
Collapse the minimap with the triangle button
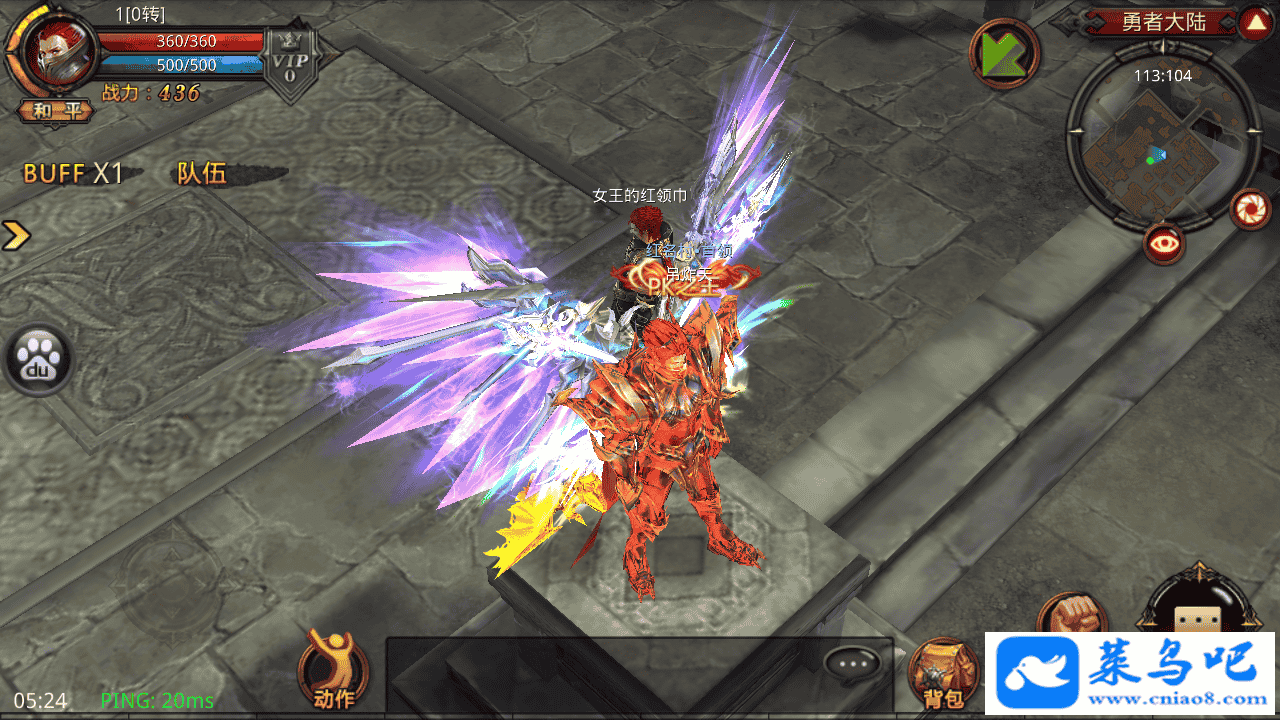tap(1254, 22)
